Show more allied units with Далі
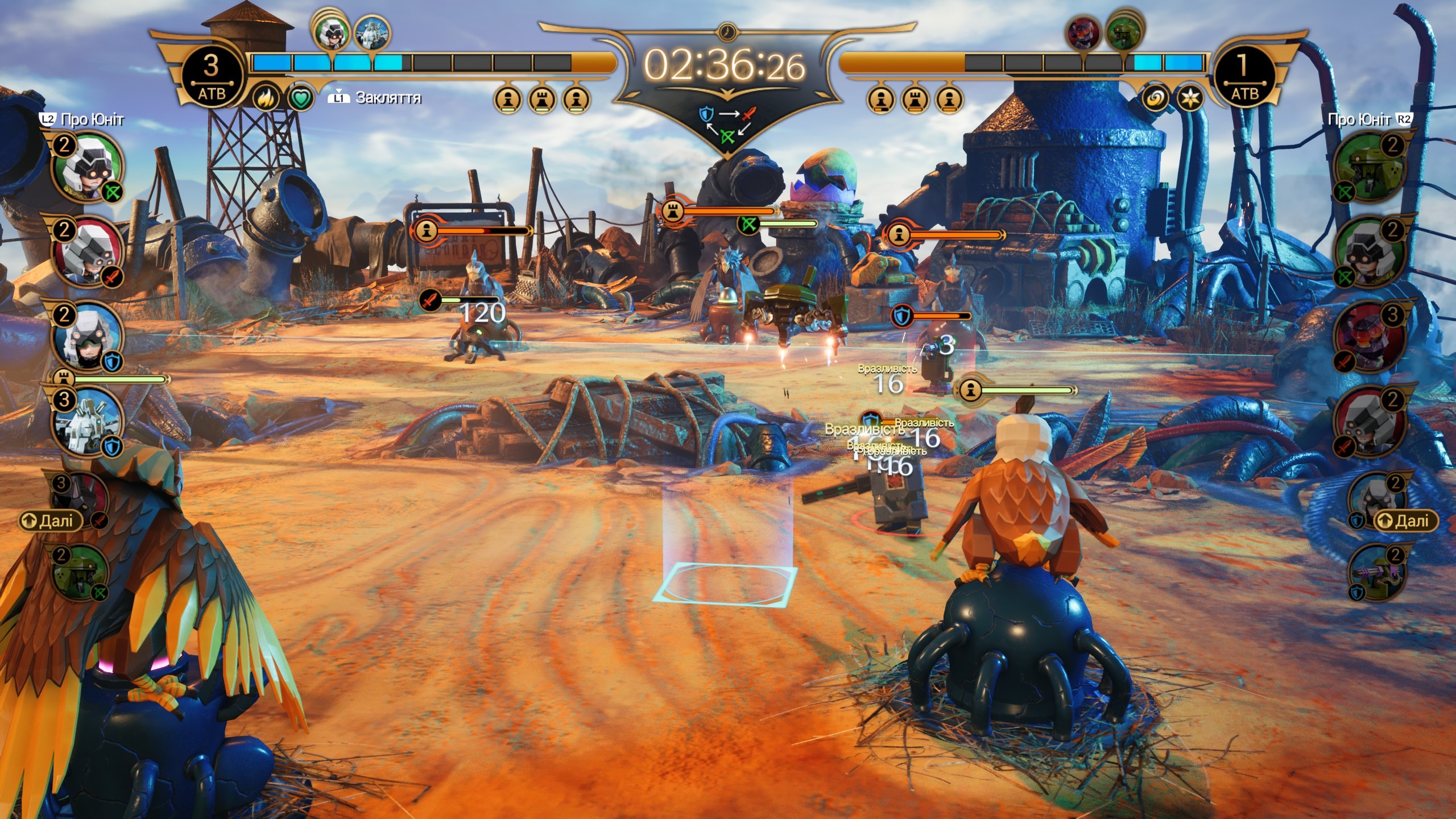Viewport: 1456px width, 819px height. tap(50, 520)
